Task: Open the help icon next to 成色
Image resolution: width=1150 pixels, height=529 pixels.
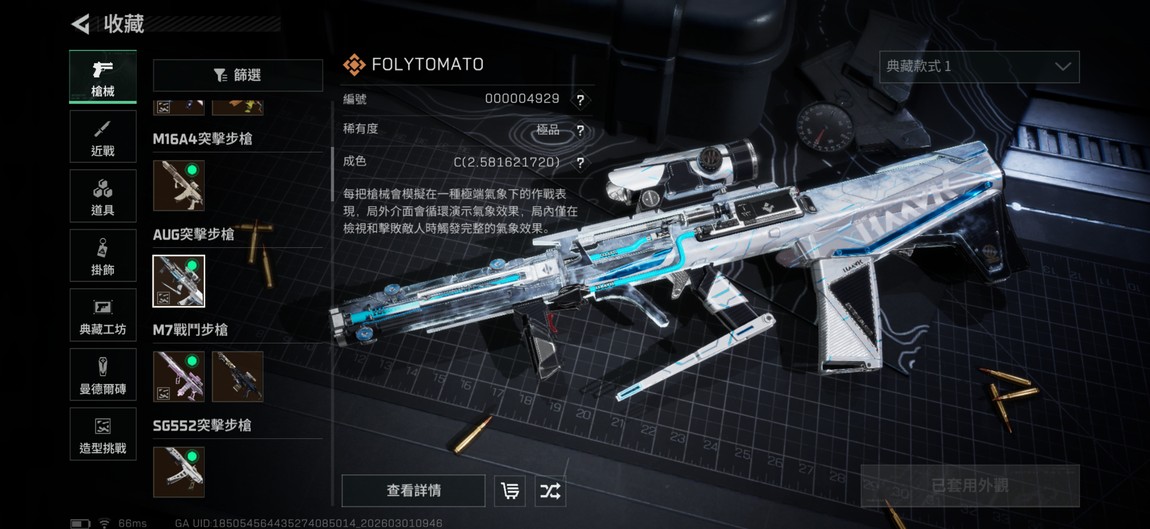Action: click(580, 162)
